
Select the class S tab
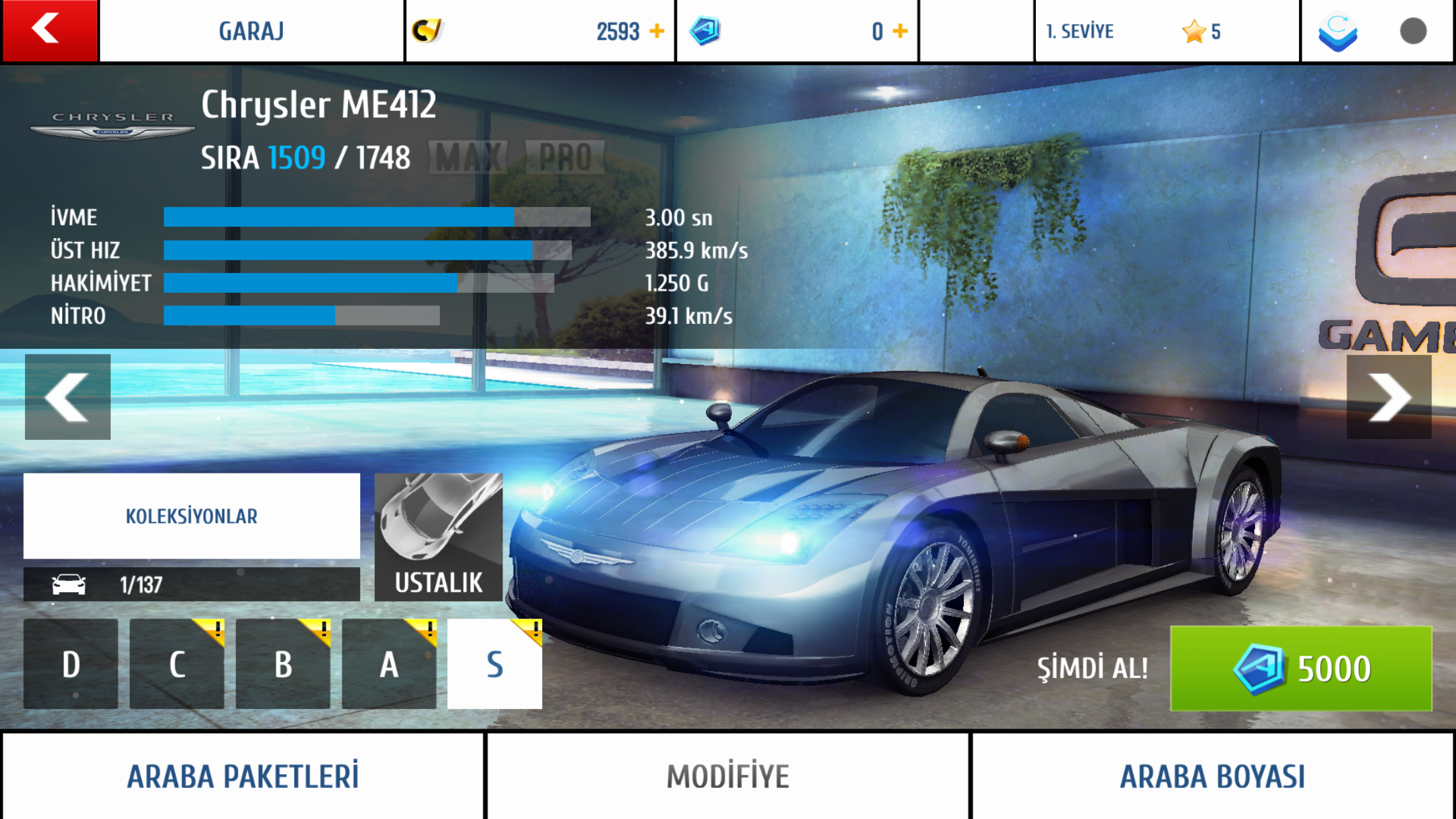coord(495,664)
